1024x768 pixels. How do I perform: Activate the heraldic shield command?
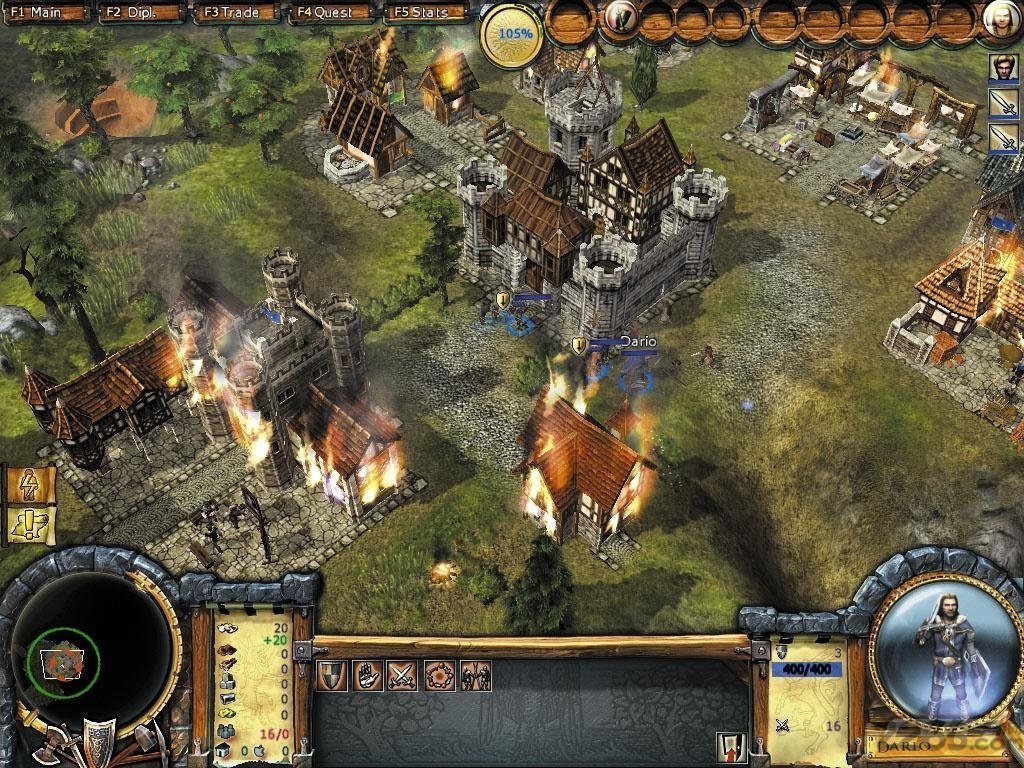332,676
